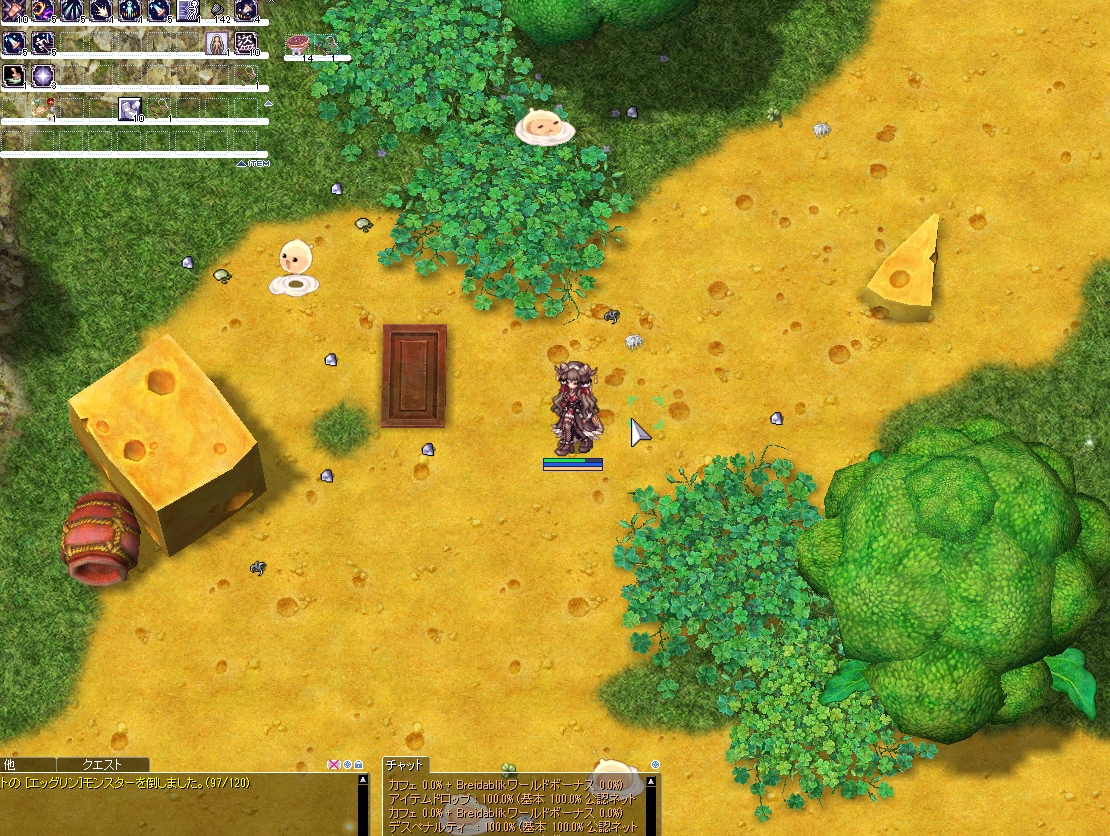Select the チャット tab

[x=406, y=765]
